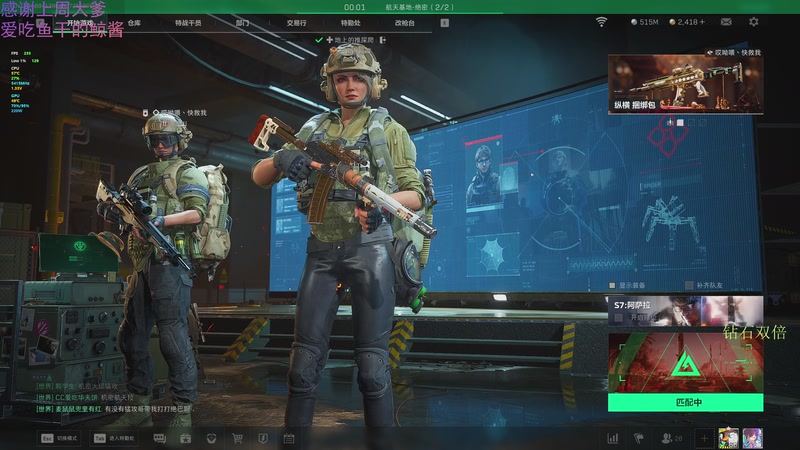Open the 仓库 (Warehouse) tab
The width and height of the screenshot is (800, 450).
point(134,21)
